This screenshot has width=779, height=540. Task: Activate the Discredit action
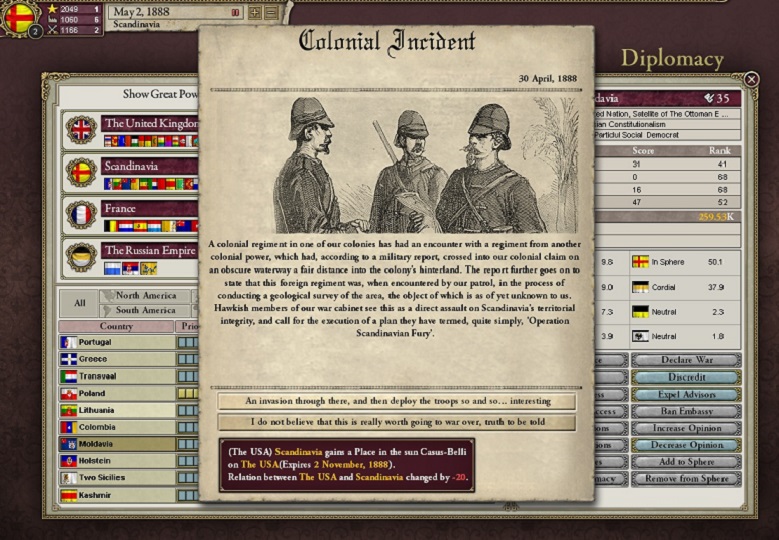[x=686, y=377]
